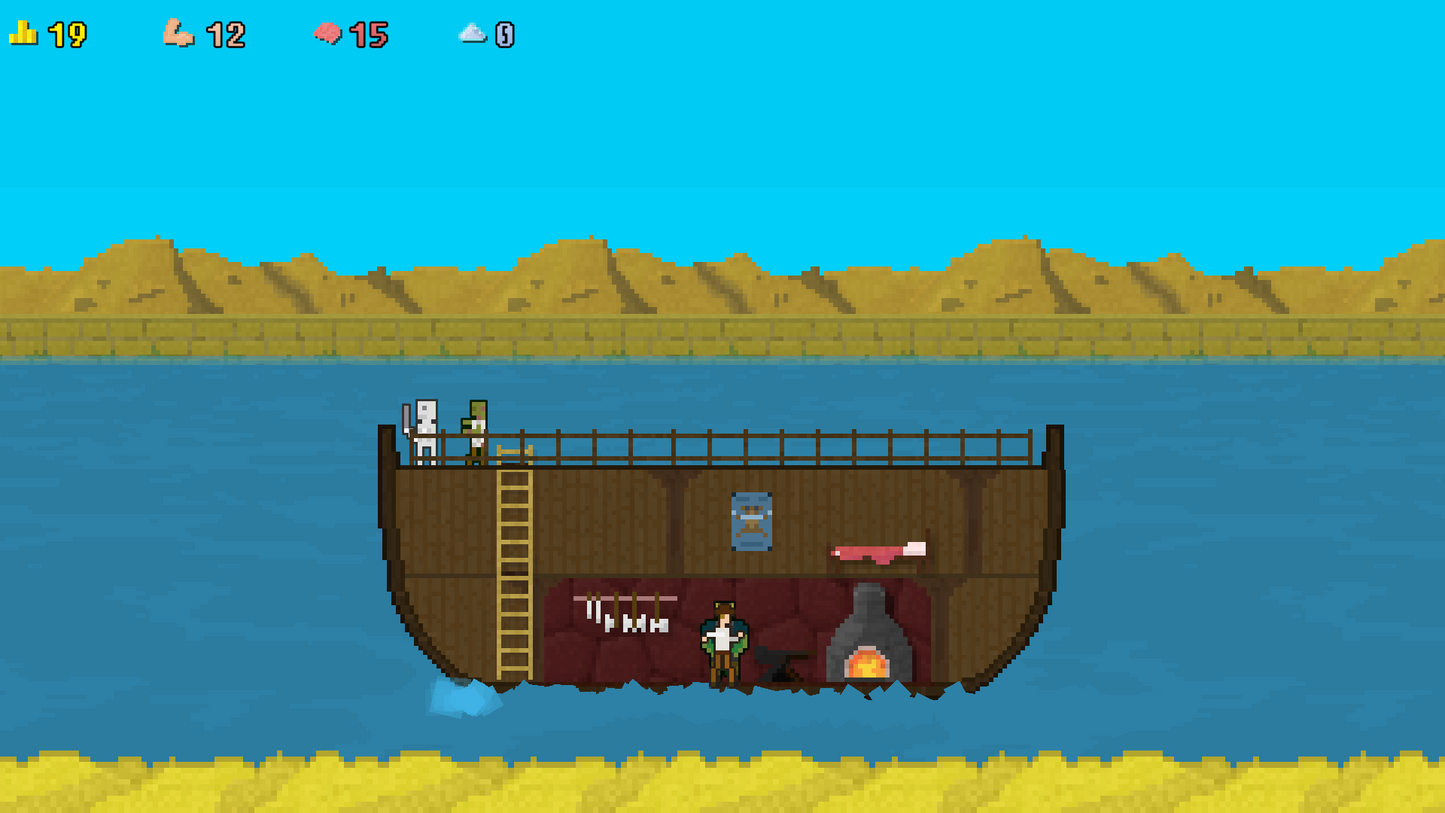The width and height of the screenshot is (1445, 813).
Task: Click the cloud resource icon
Action: click(472, 33)
